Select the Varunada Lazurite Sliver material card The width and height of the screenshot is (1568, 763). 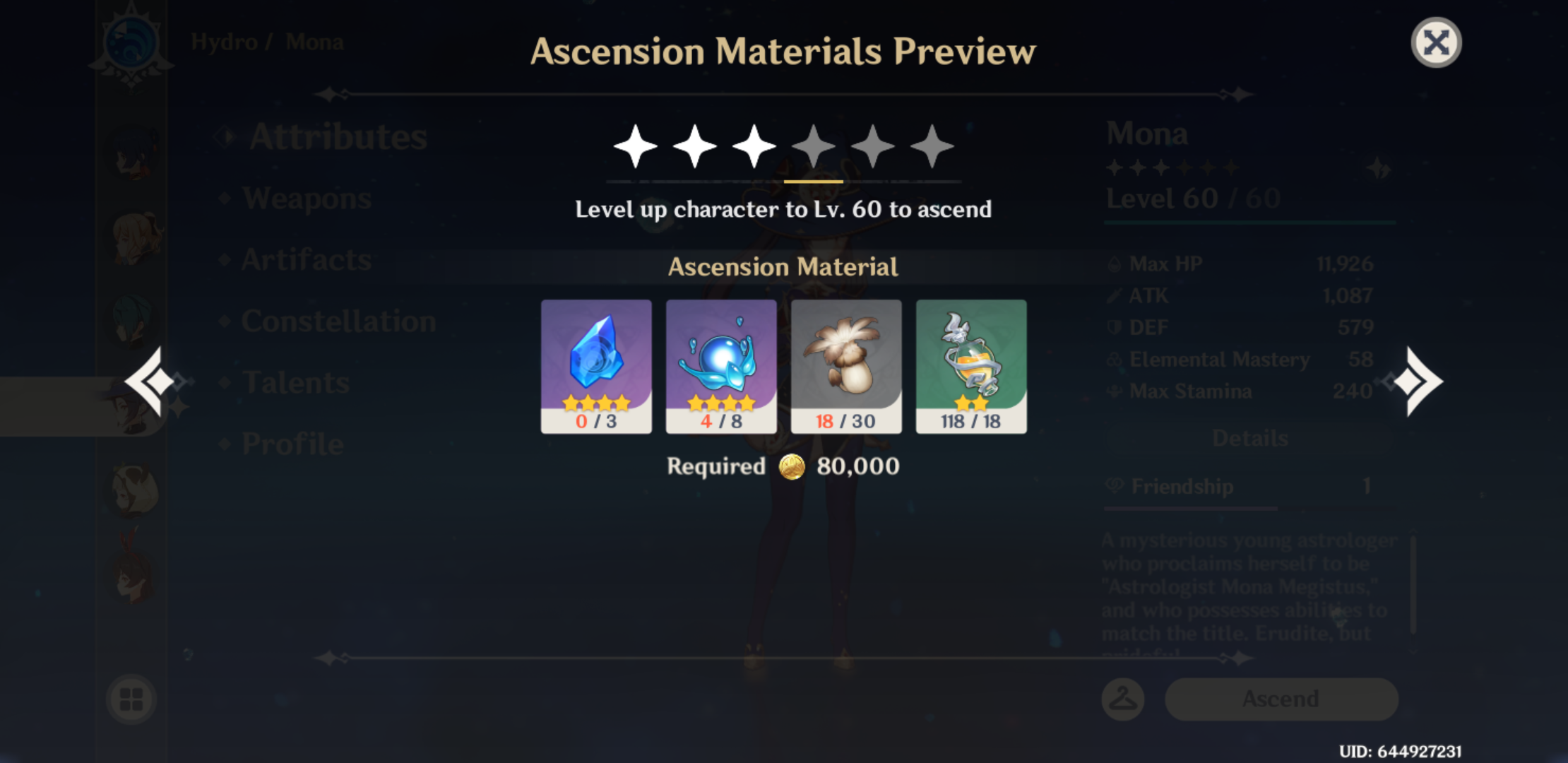tap(595, 366)
